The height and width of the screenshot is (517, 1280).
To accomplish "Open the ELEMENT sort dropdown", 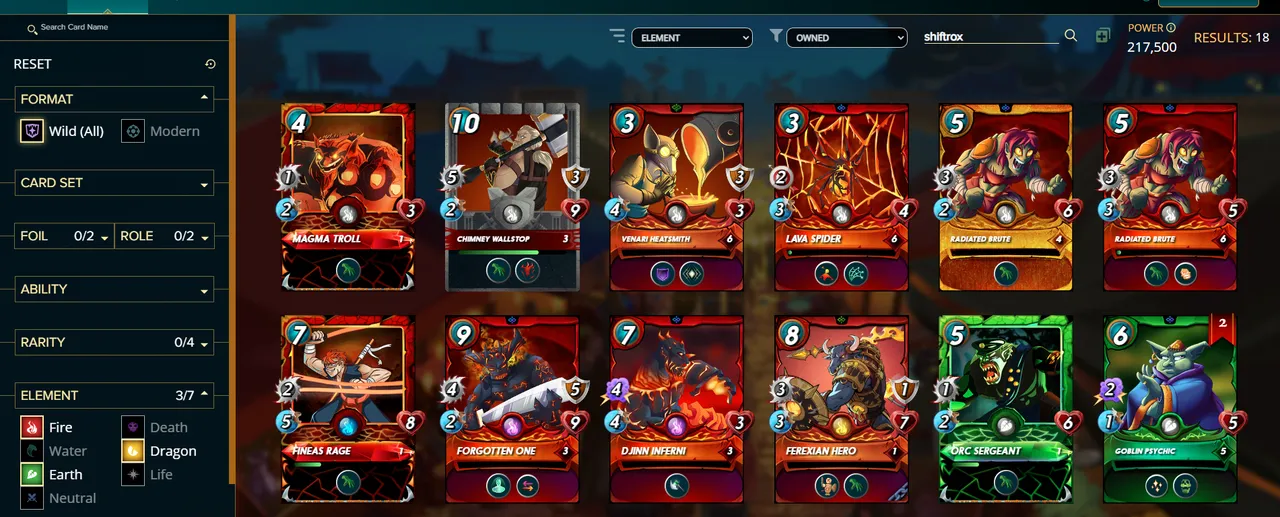I will 691,38.
